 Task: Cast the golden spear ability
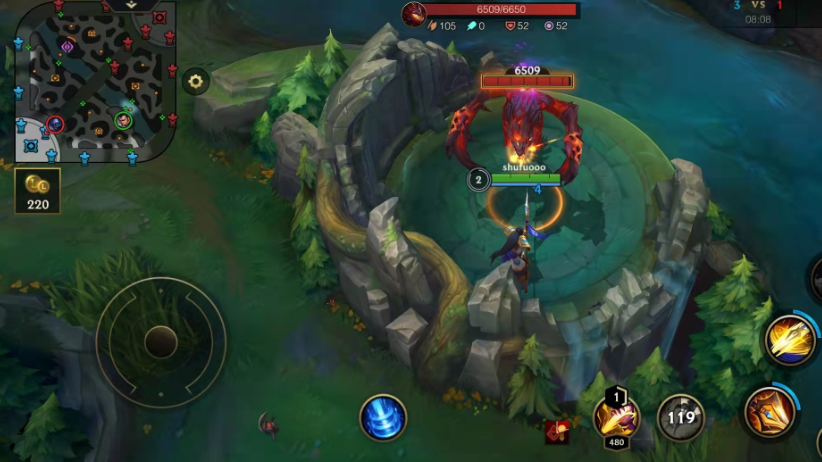[790, 340]
